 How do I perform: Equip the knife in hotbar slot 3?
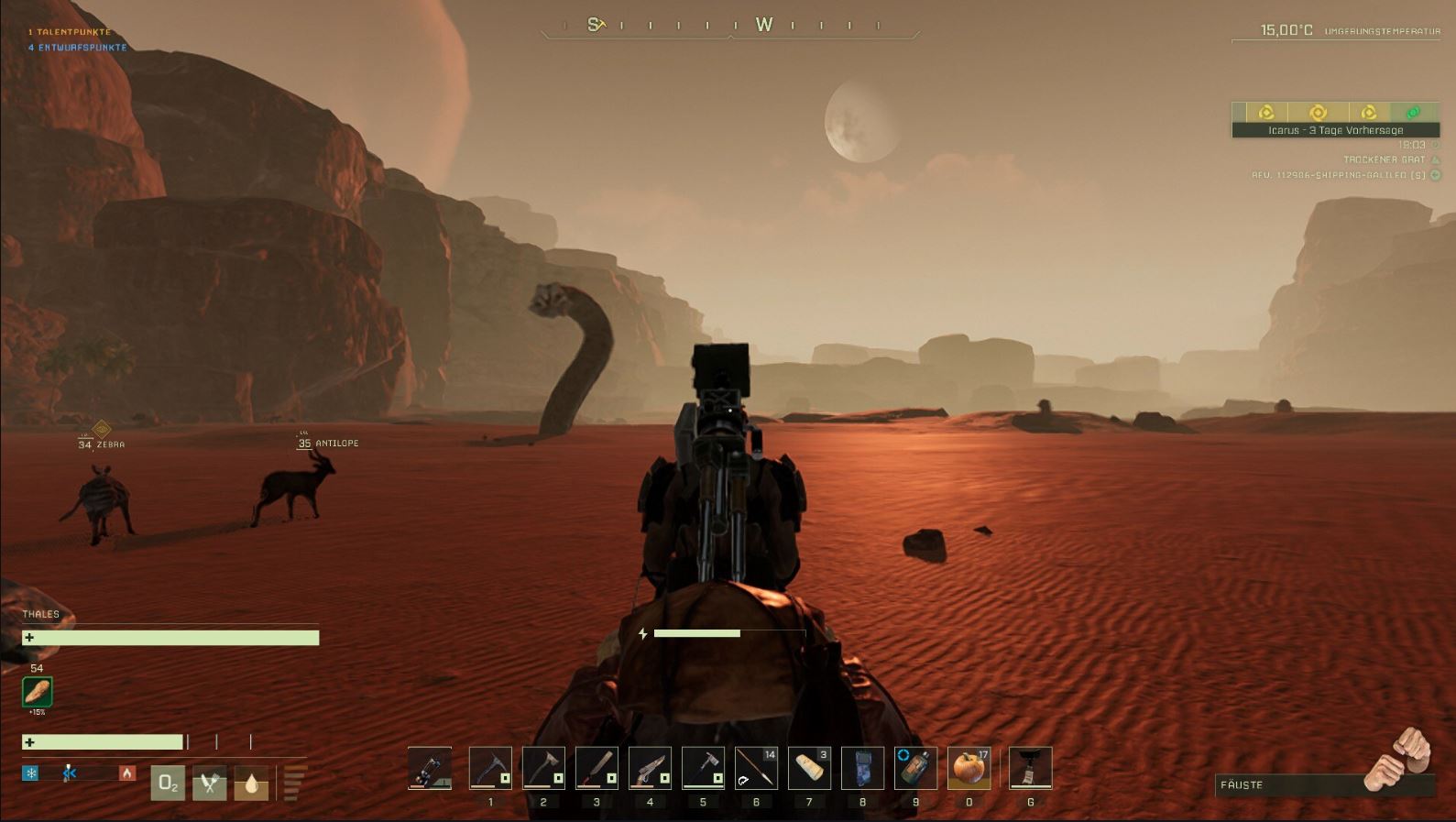coord(597,768)
